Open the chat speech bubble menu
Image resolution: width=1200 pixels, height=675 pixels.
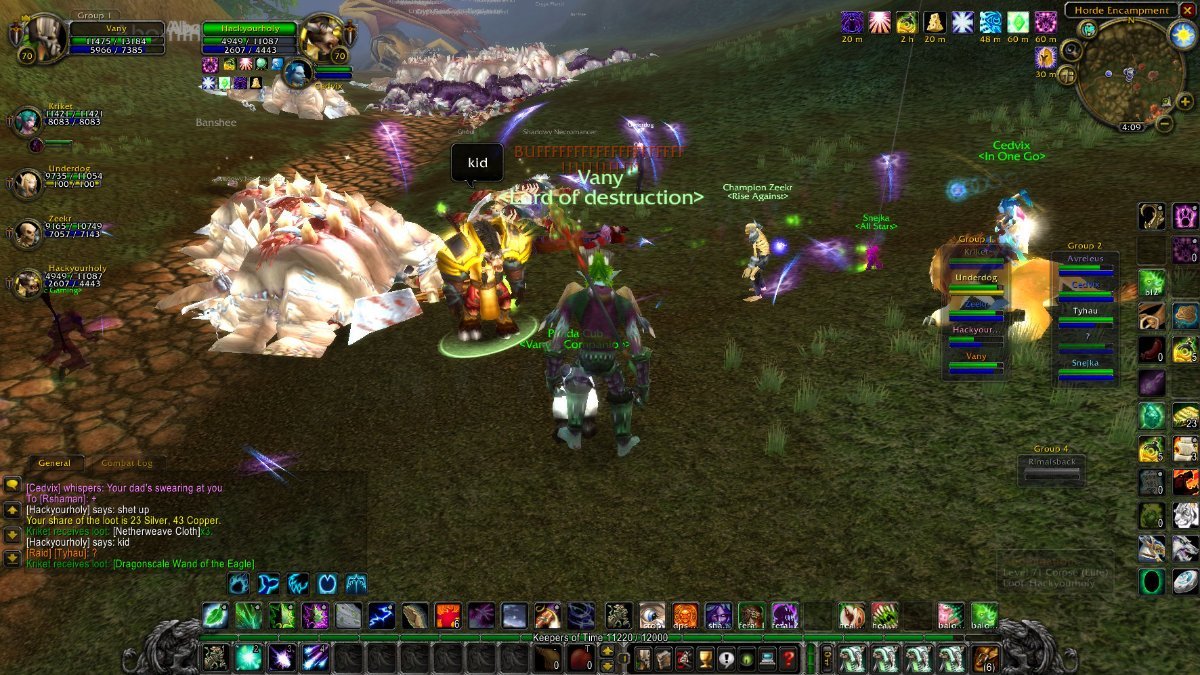(12, 485)
